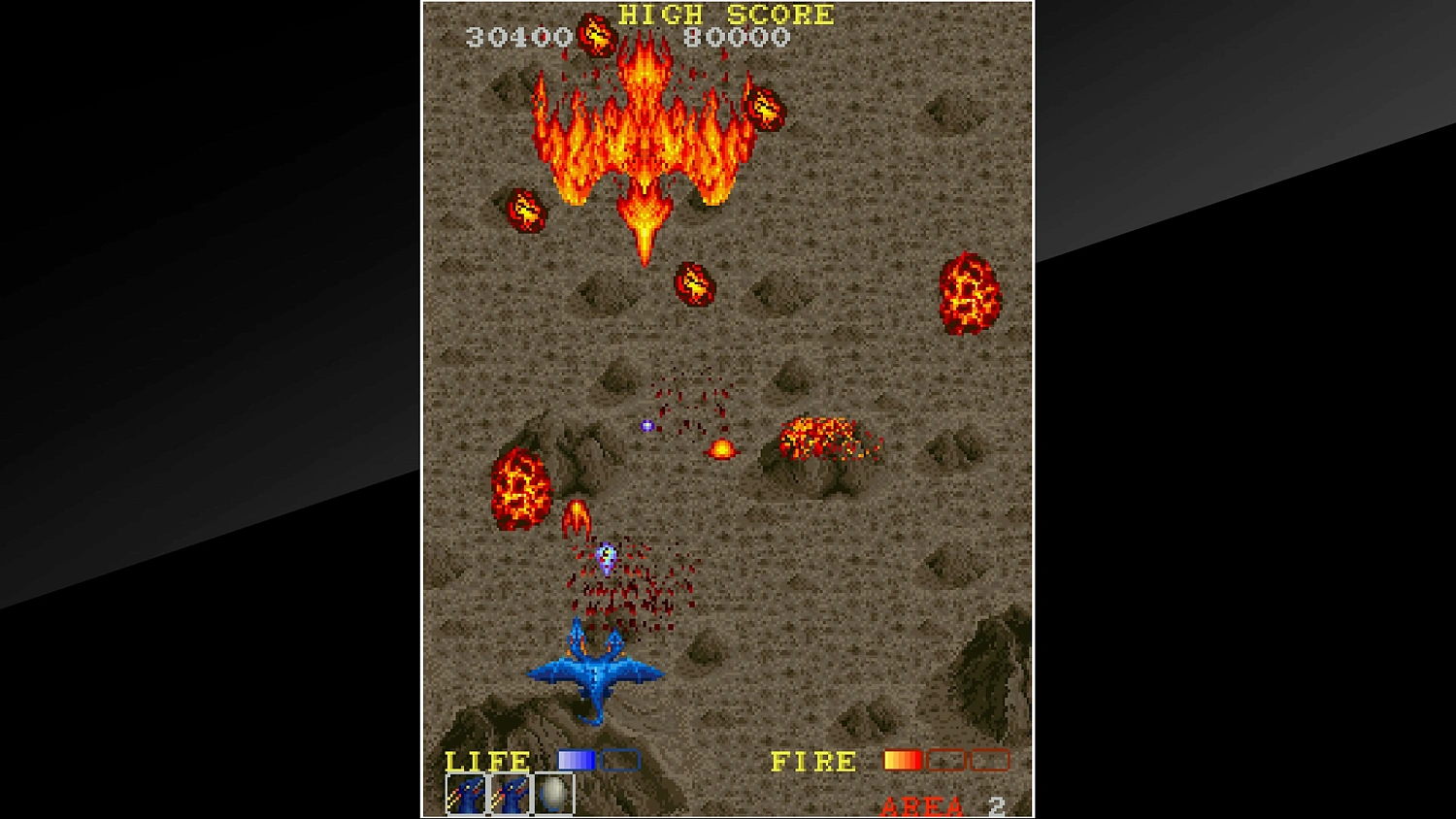This screenshot has width=1456, height=819.
Task: Toggle the empty LIFE gauge slot
Action: (619, 761)
